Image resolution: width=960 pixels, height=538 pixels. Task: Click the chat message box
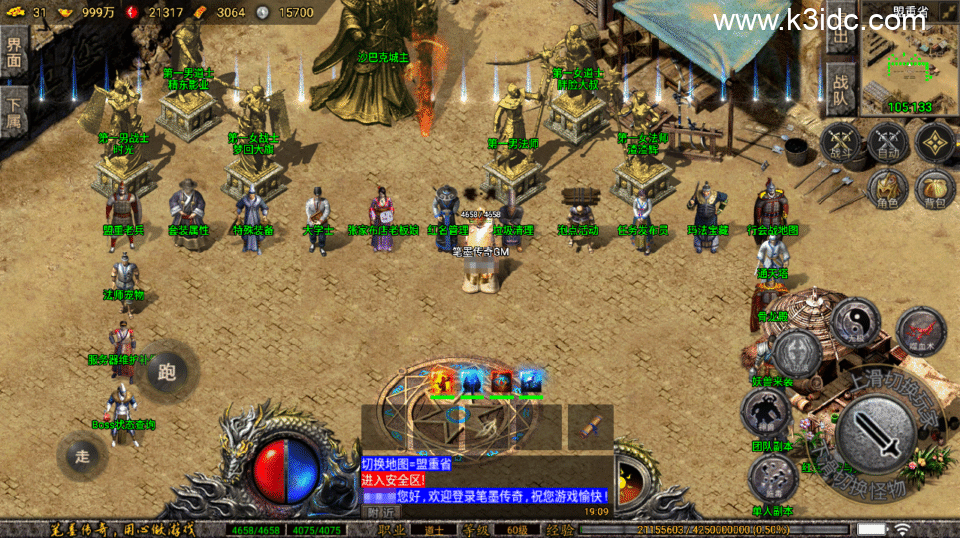[485, 481]
